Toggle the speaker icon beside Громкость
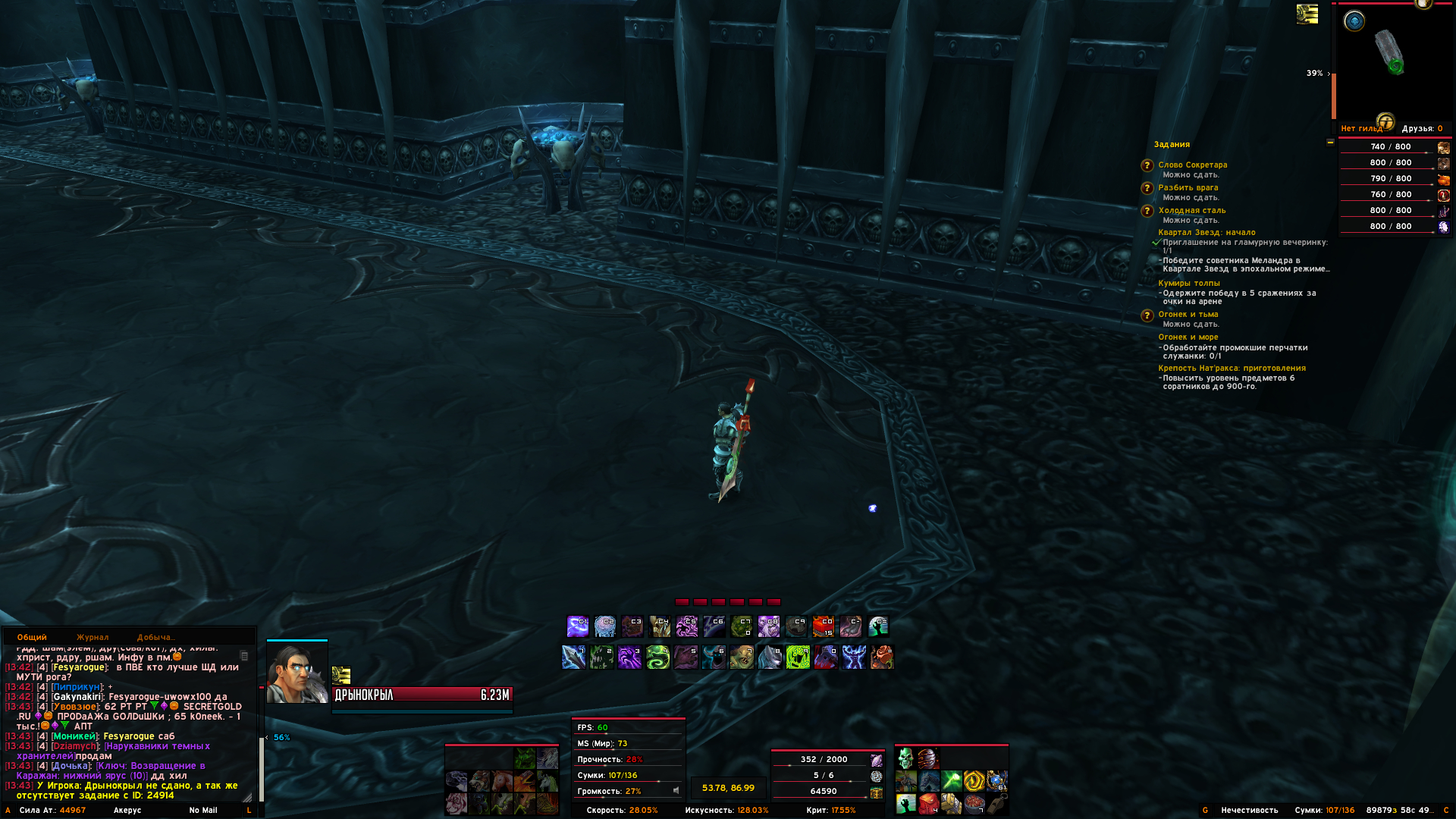This screenshot has height=819, width=1456. (x=676, y=790)
